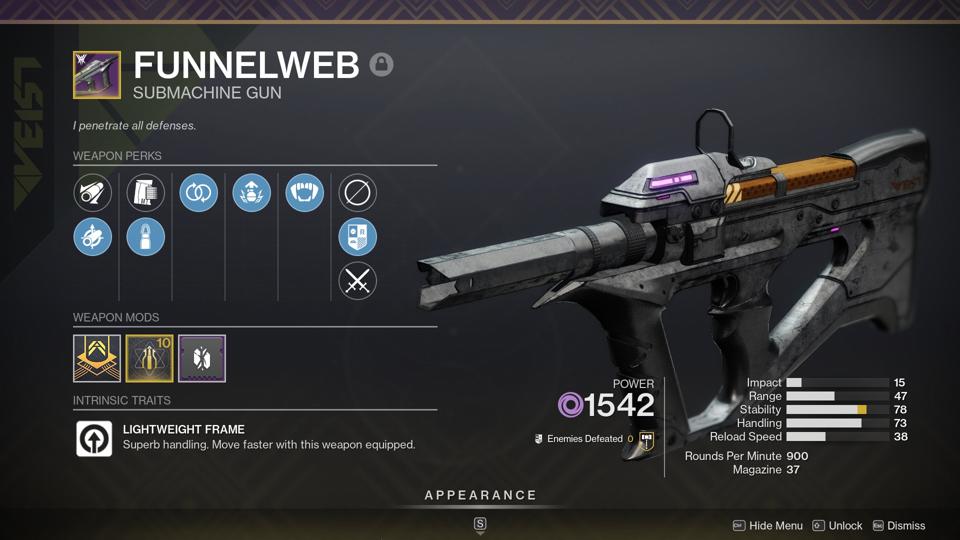
Task: Inspect the fangs origin trait icon
Action: point(304,193)
